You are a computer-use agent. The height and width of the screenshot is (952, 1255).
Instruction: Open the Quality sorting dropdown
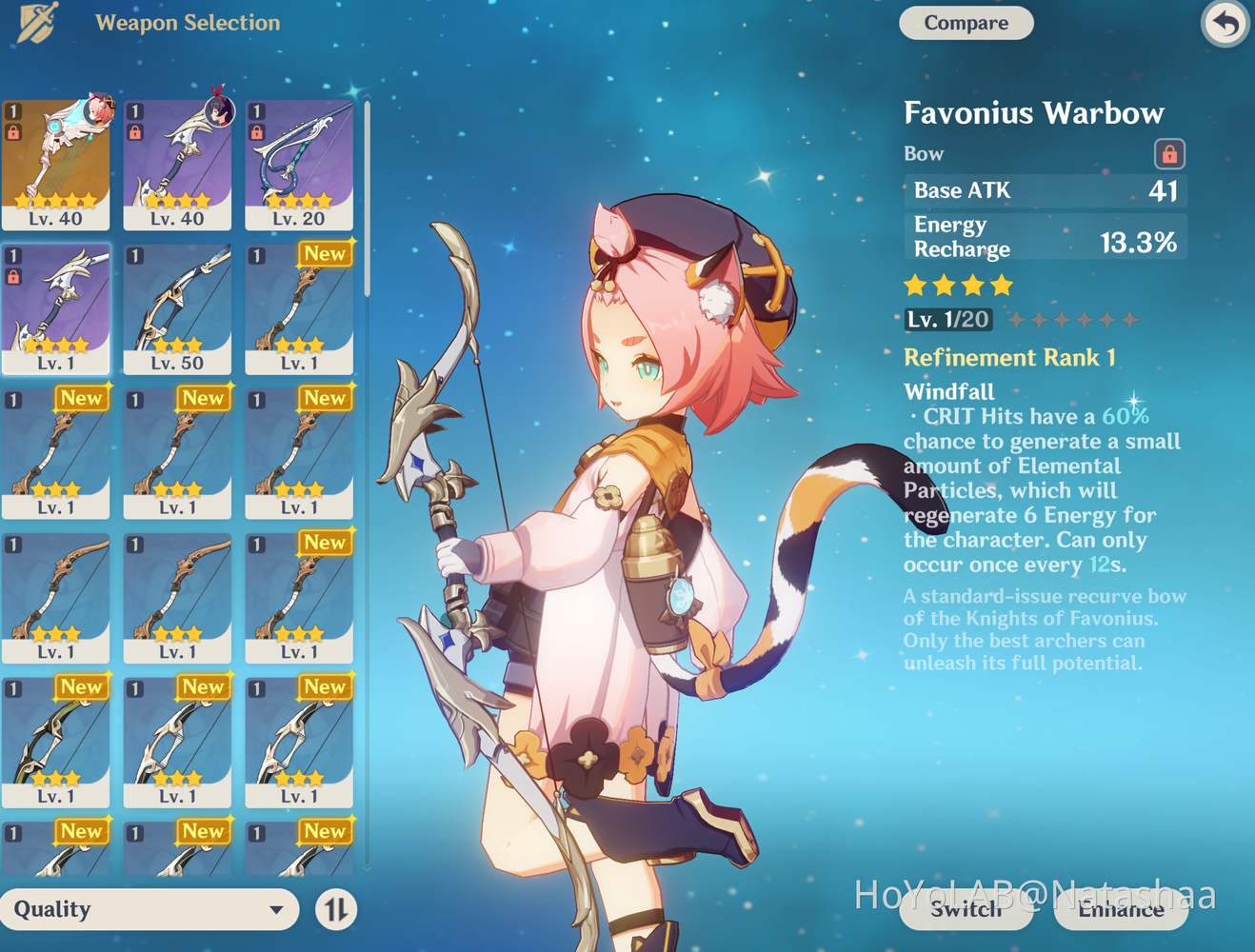[x=148, y=910]
